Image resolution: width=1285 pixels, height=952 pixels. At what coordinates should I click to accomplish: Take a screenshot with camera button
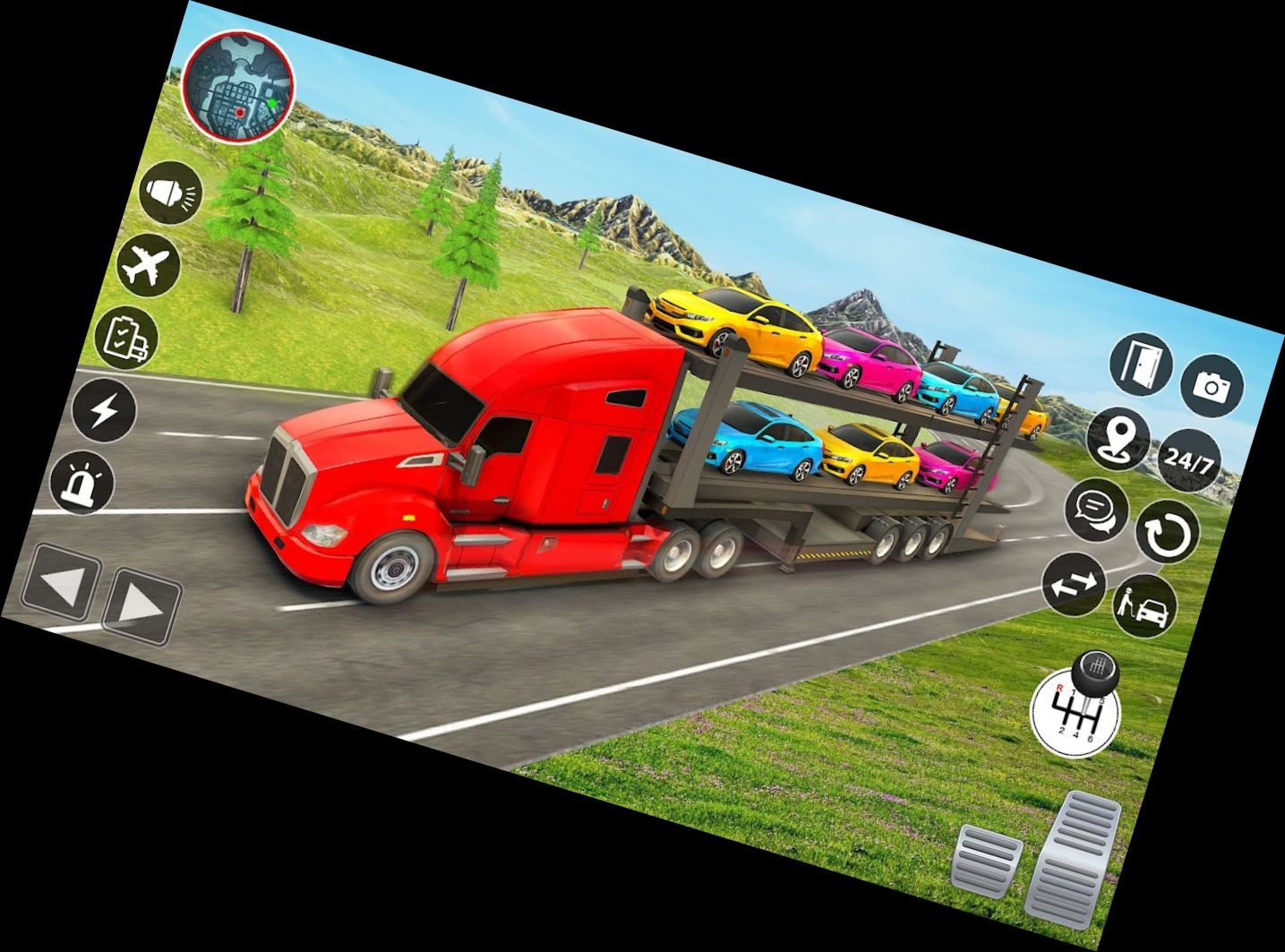click(x=1212, y=386)
